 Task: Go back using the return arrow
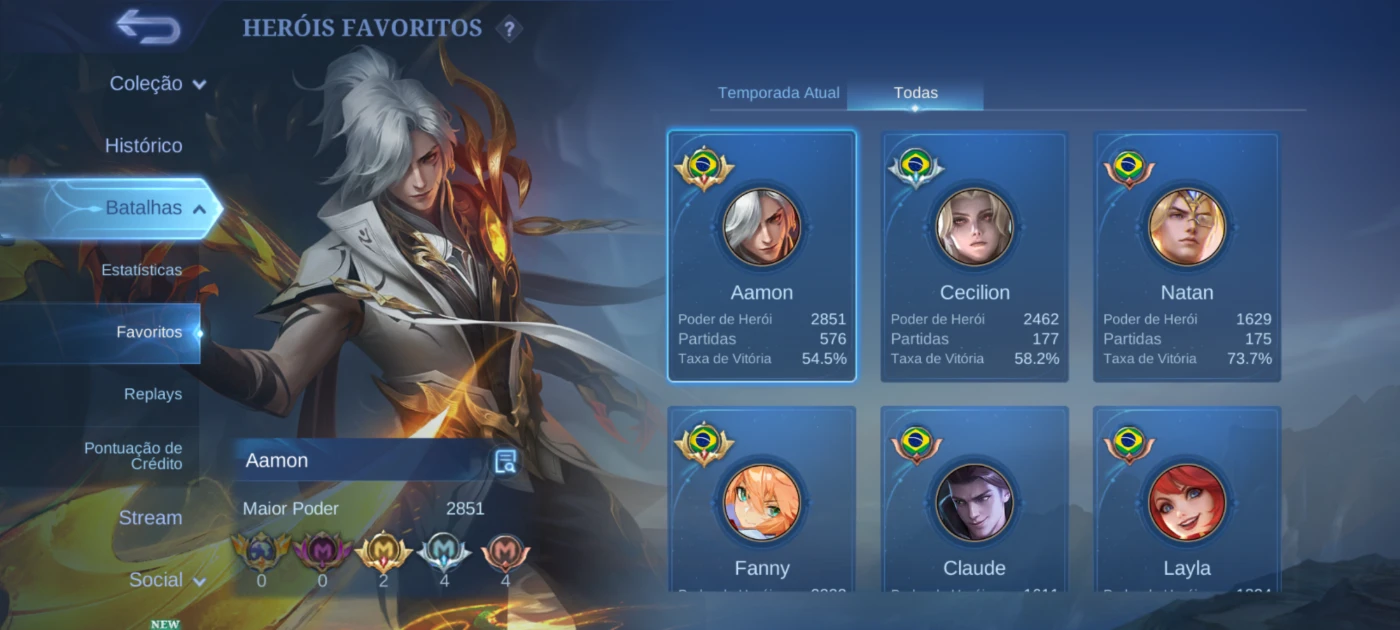[148, 26]
